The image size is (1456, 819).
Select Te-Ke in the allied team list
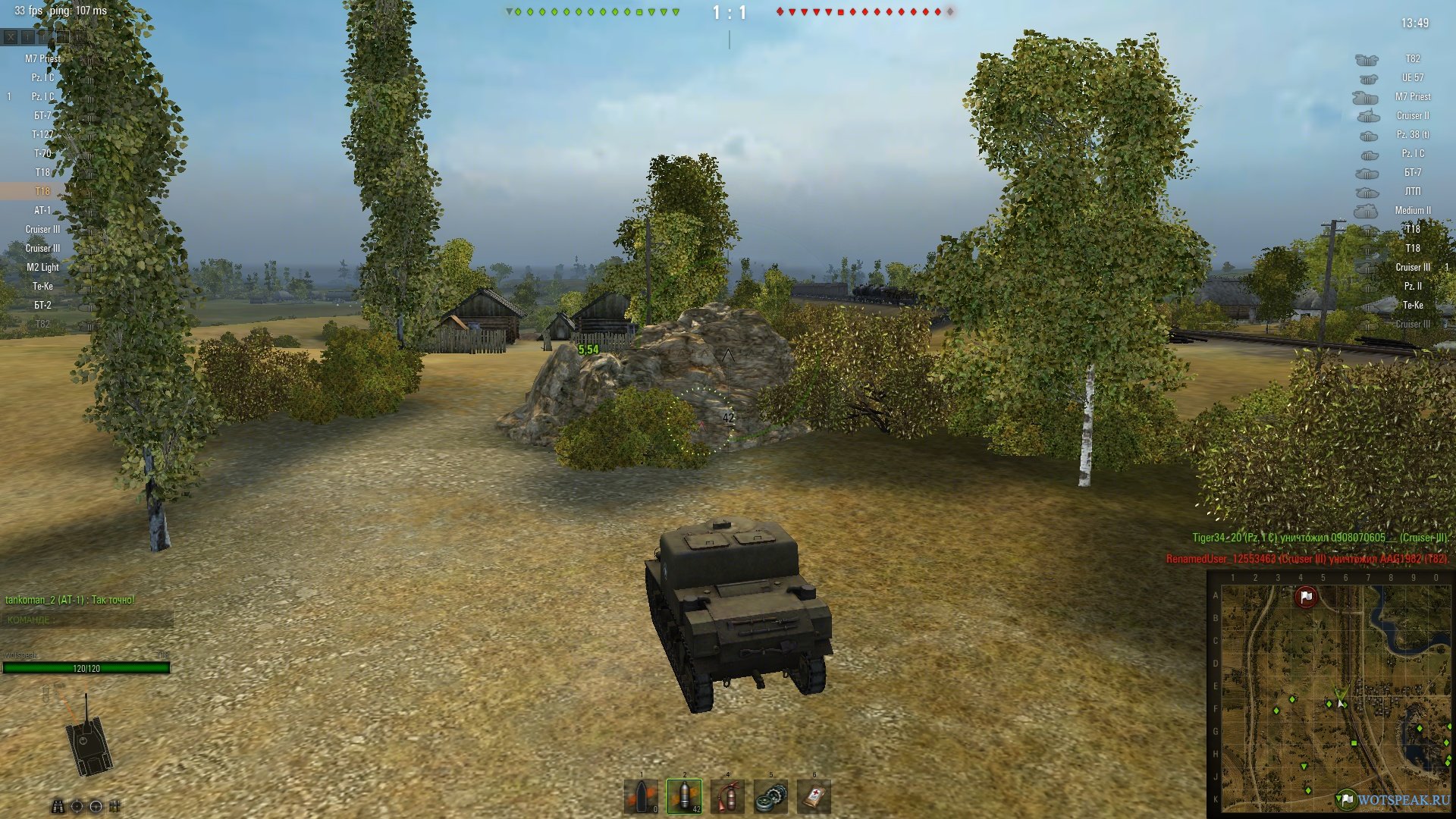click(x=42, y=286)
